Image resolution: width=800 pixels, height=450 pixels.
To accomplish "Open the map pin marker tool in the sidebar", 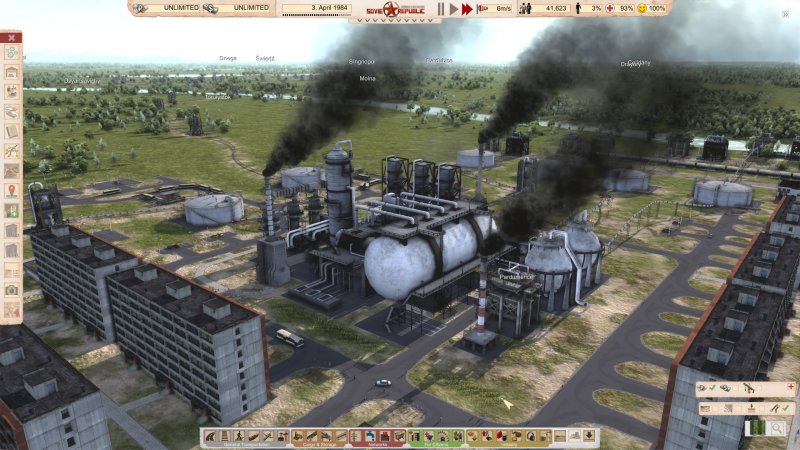I will [12, 190].
